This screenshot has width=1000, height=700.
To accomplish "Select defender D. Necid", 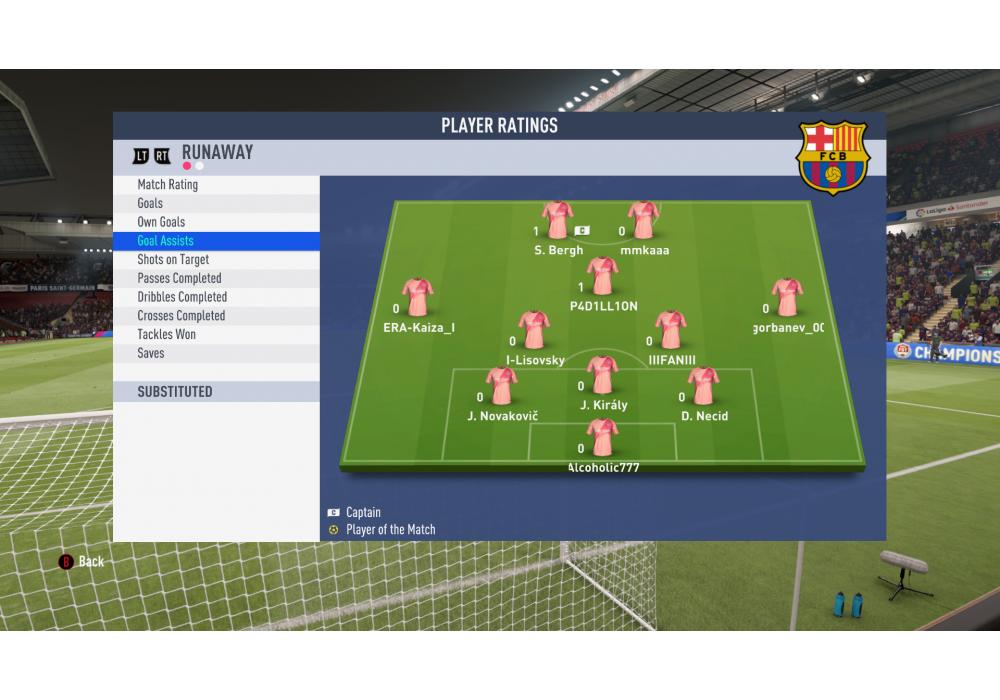I will pyautogui.click(x=703, y=387).
